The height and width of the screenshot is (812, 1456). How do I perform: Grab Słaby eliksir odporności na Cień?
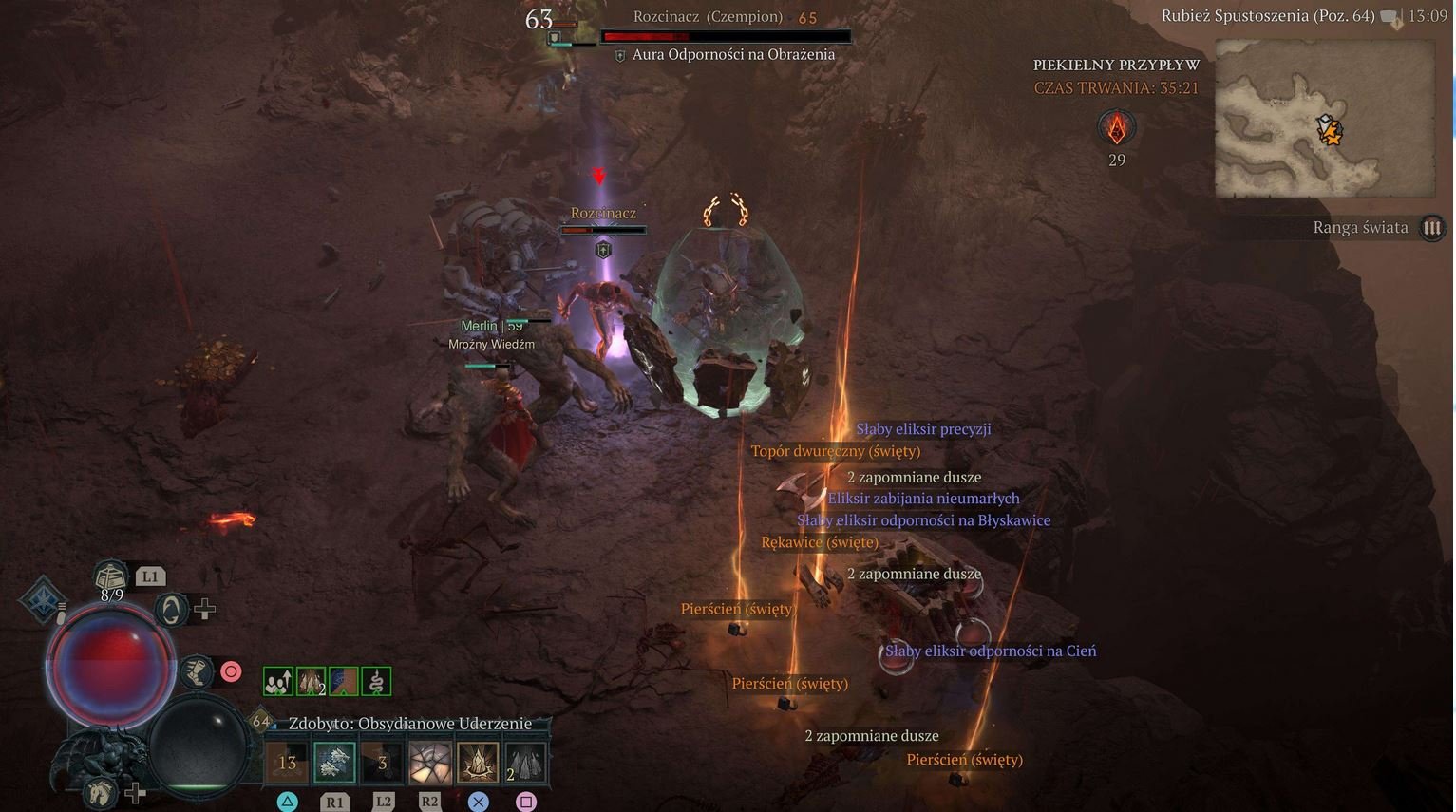[991, 651]
